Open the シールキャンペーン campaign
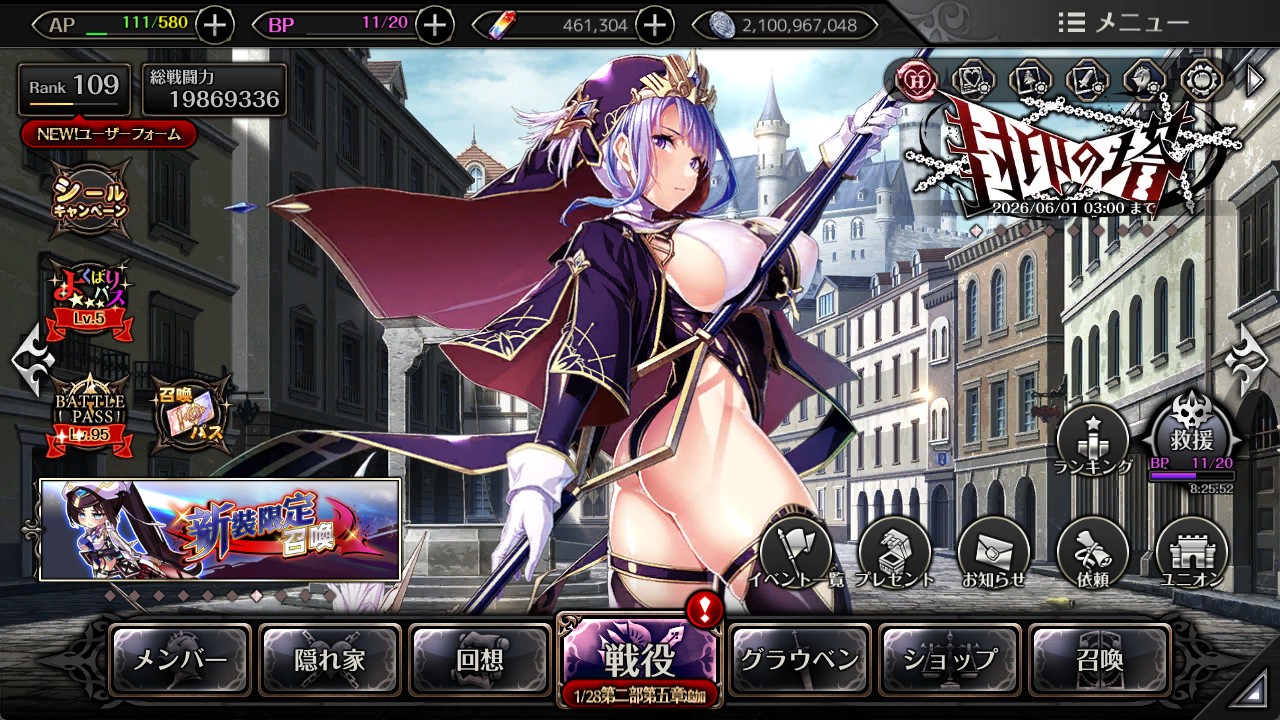Screen dimensions: 1280x720 [x=91, y=197]
